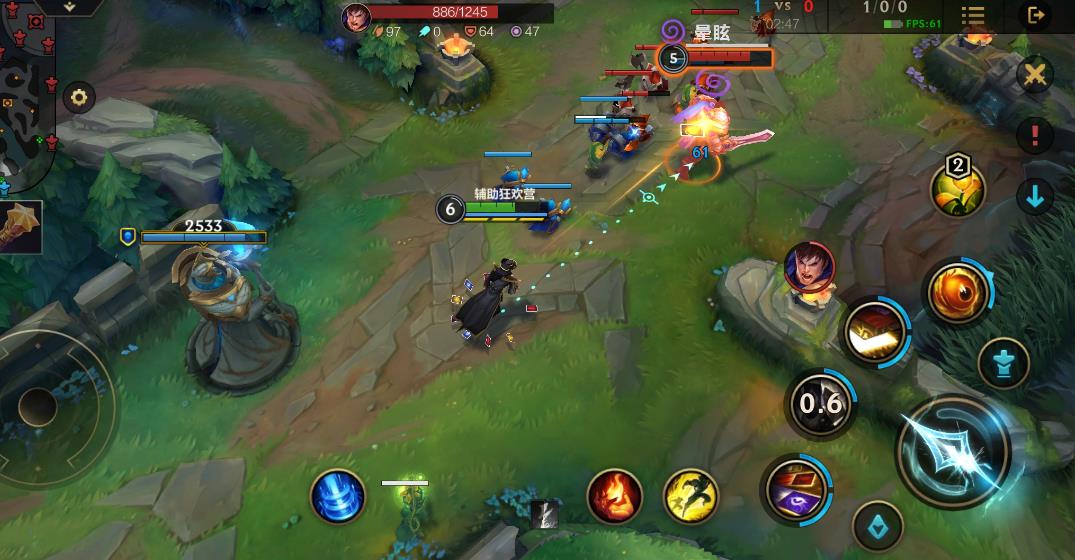The image size is (1075, 560).
Task: Use the yellow Flash summoner spell
Action: click(x=691, y=495)
